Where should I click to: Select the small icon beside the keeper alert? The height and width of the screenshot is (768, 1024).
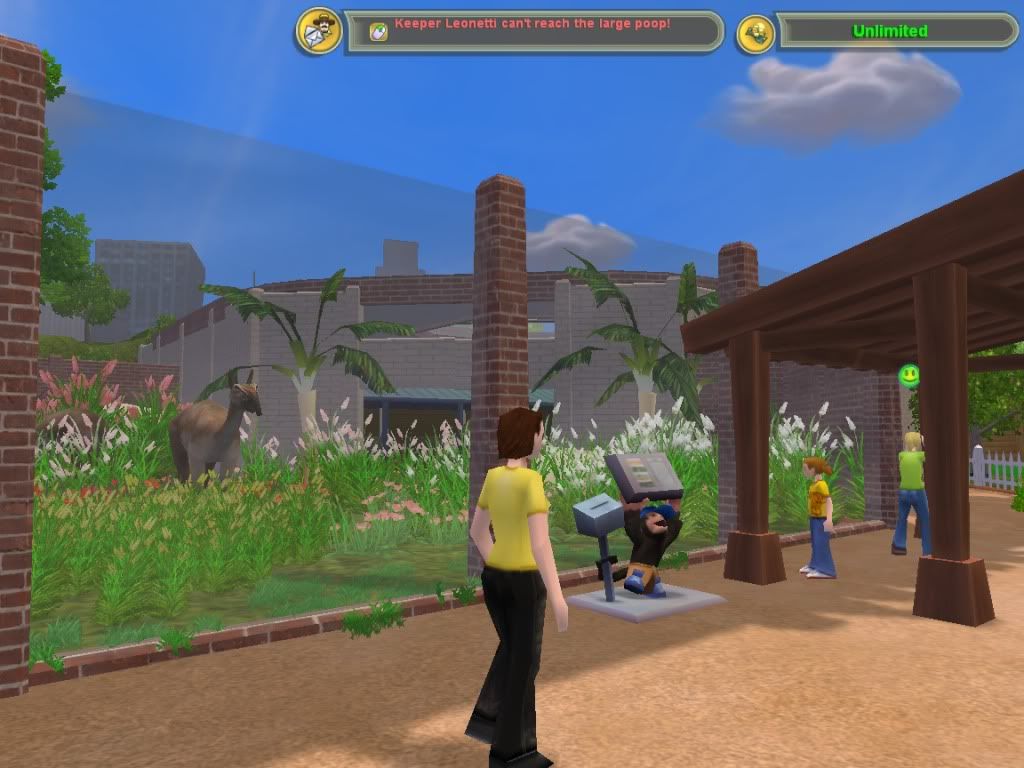378,32
